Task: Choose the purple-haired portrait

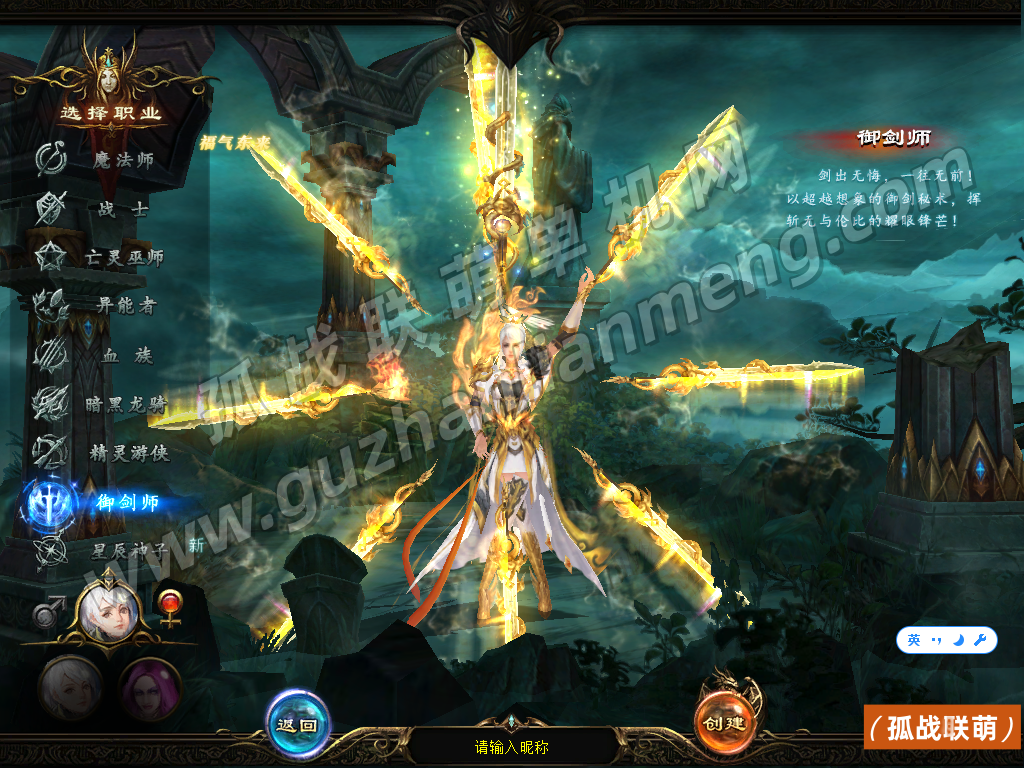Action: click(150, 689)
